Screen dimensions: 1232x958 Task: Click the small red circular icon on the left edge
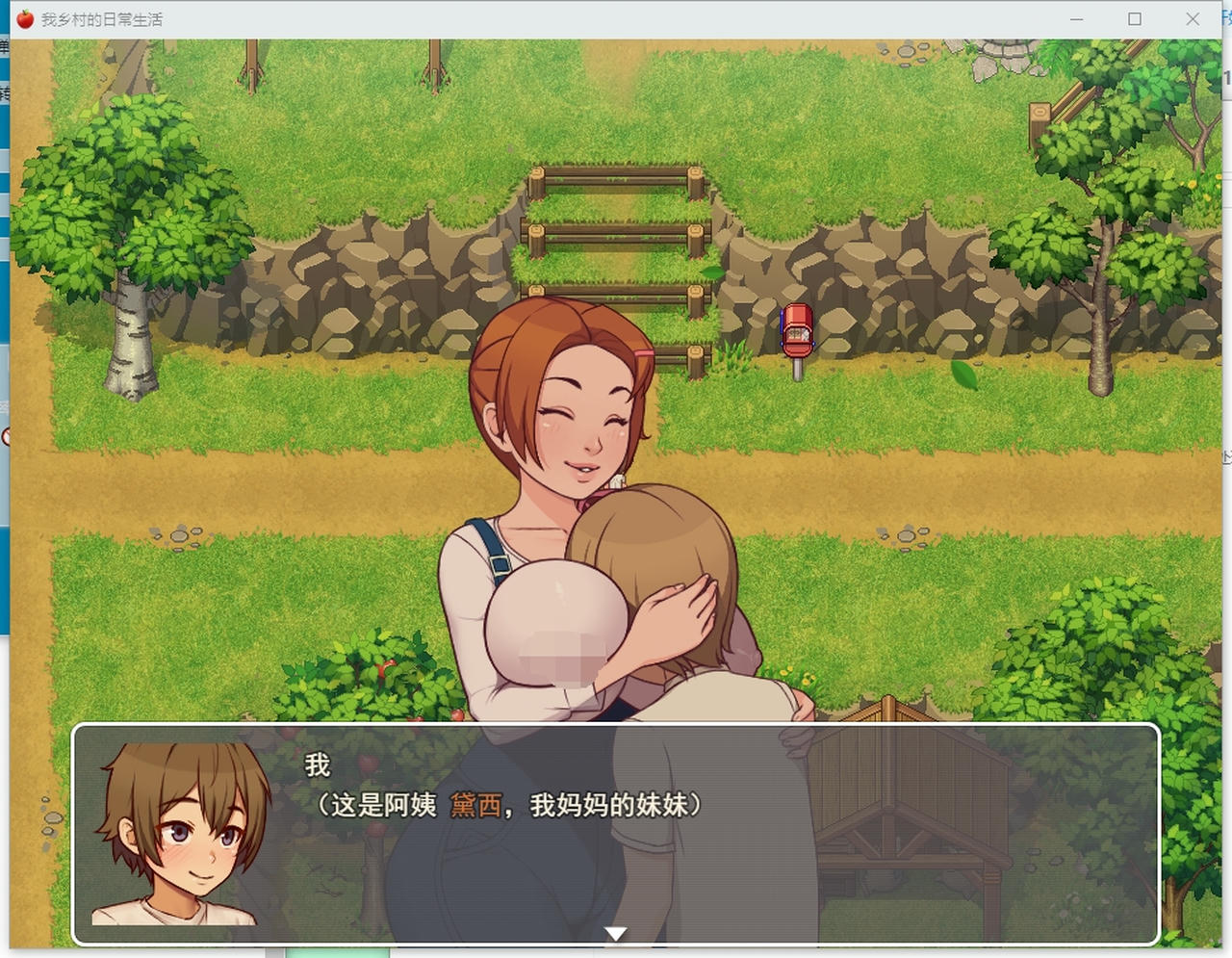[4, 433]
